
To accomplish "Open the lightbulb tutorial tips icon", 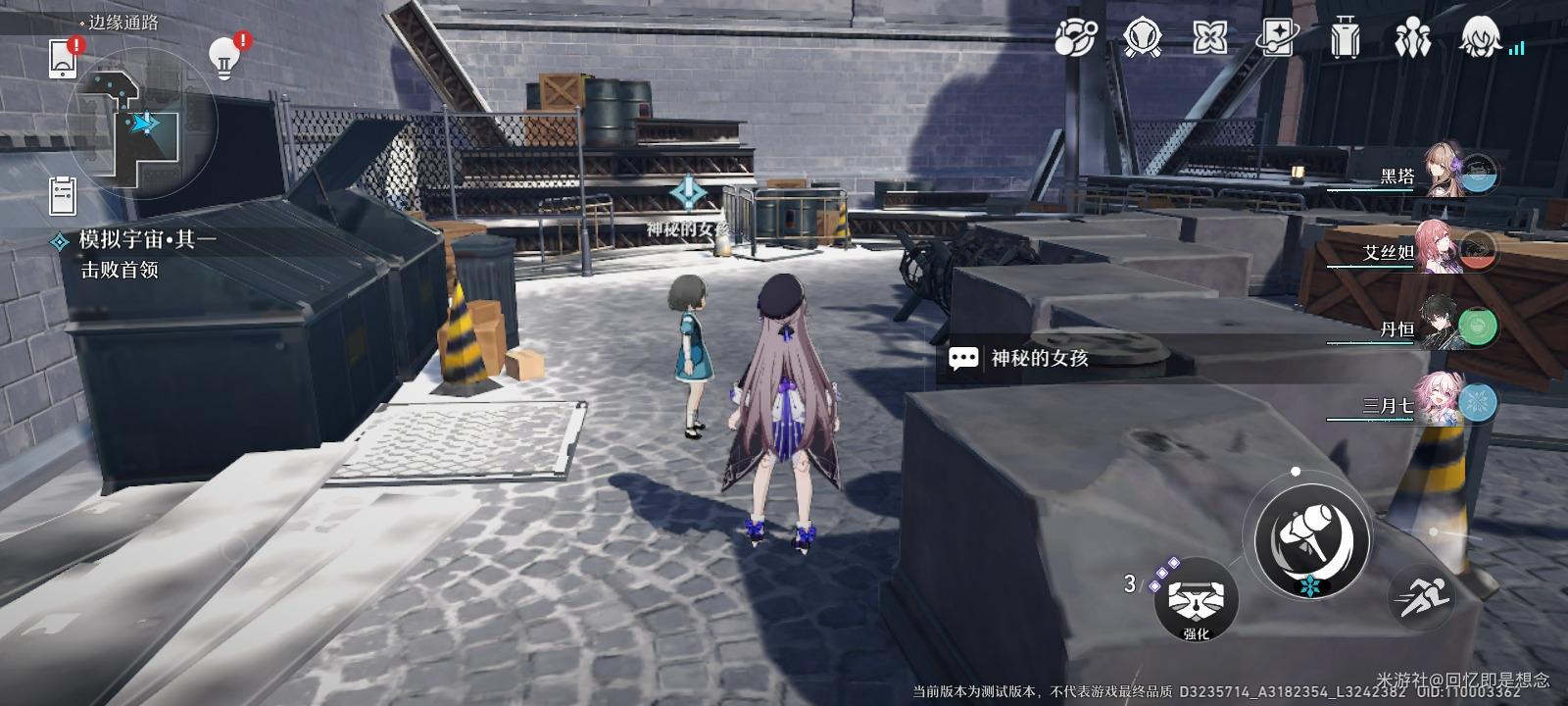I will click(x=225, y=57).
